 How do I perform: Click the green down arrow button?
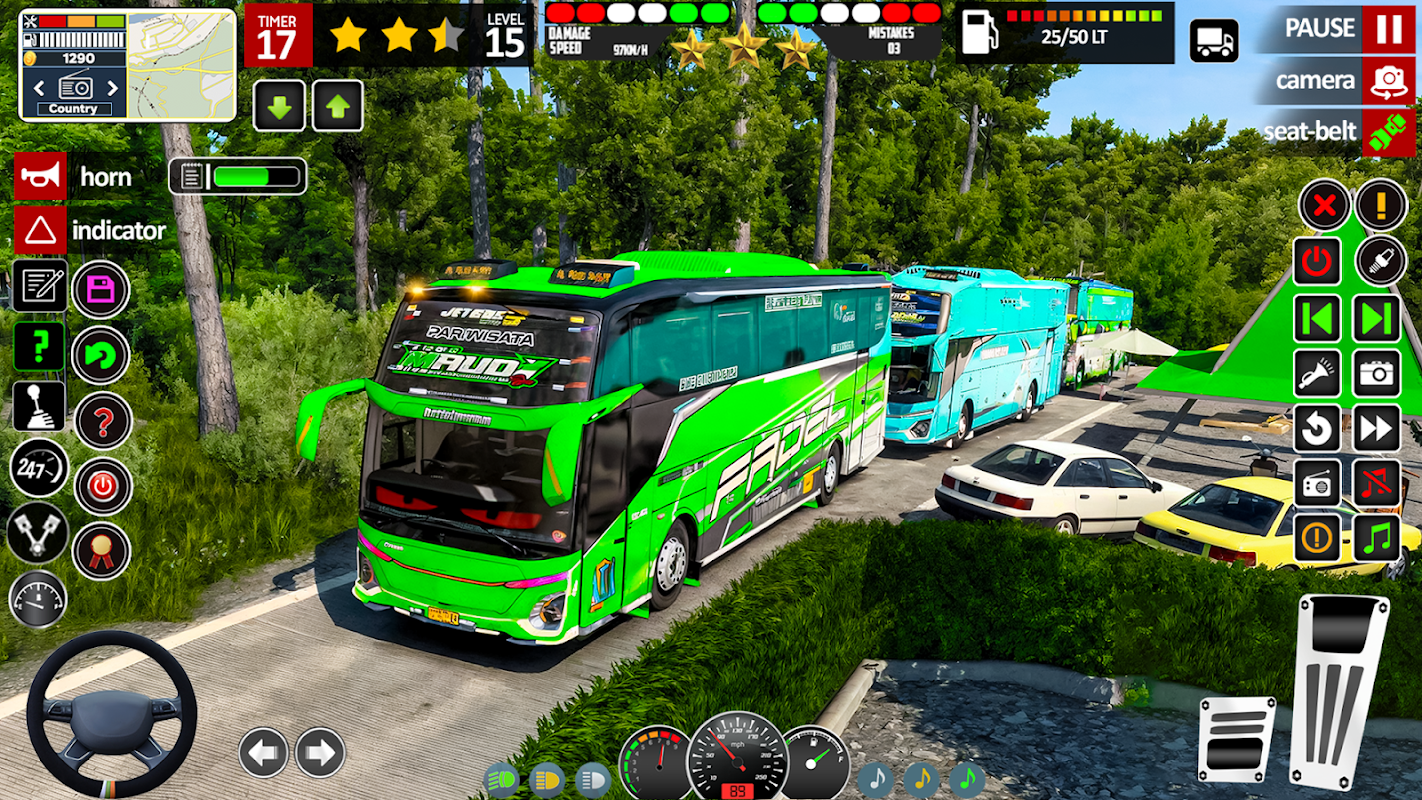click(x=279, y=106)
